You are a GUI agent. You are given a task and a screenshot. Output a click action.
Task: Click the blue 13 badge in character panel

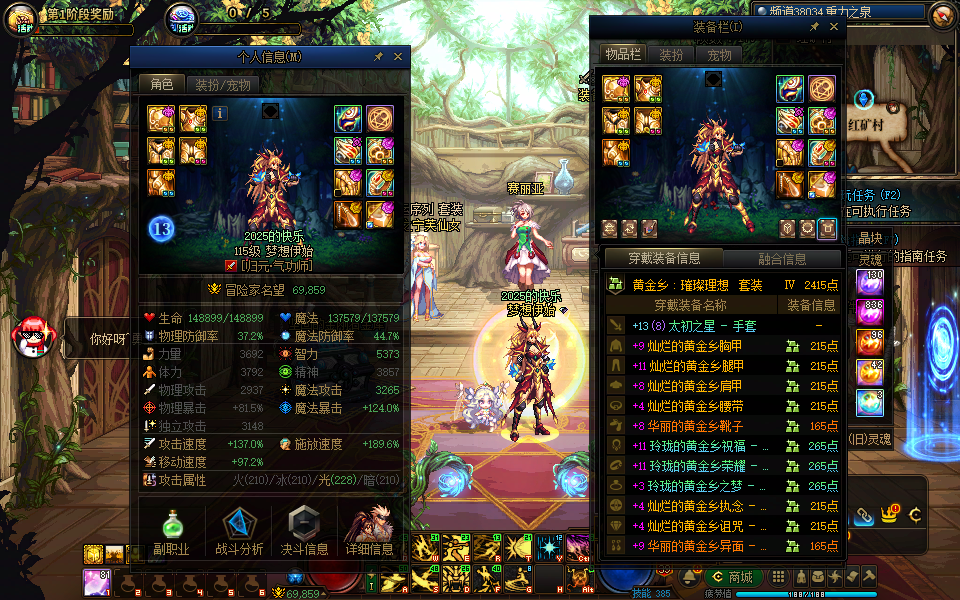(163, 229)
